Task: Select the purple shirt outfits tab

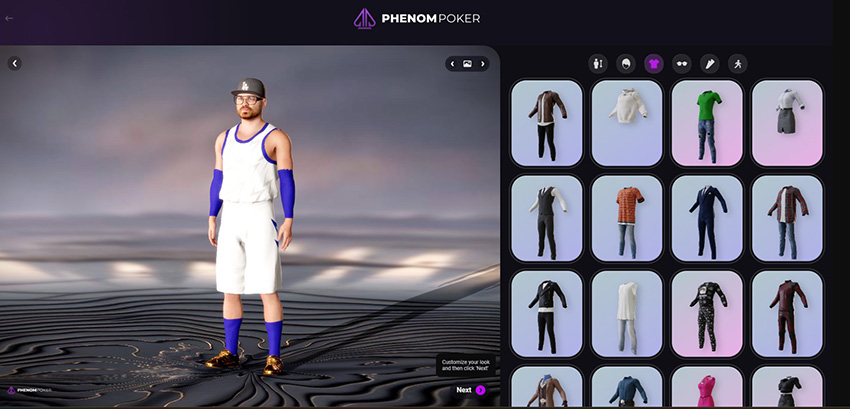Action: tap(654, 64)
